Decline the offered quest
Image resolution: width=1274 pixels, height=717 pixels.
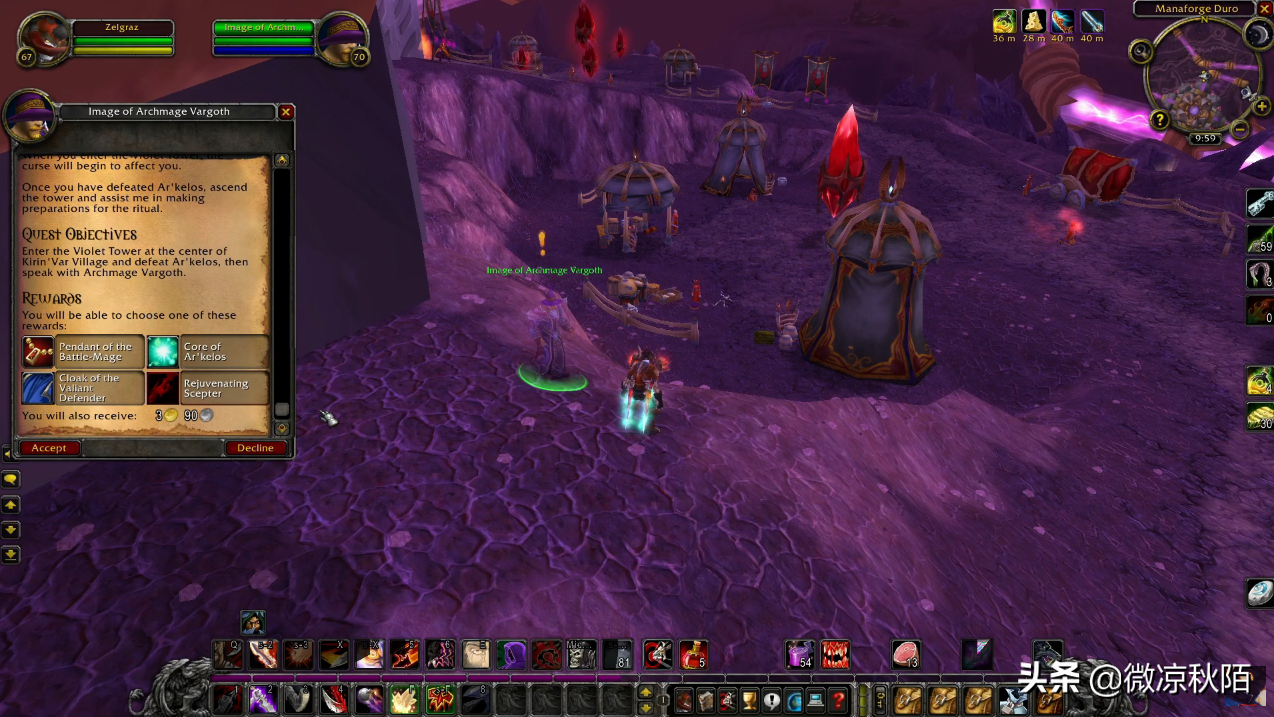255,448
